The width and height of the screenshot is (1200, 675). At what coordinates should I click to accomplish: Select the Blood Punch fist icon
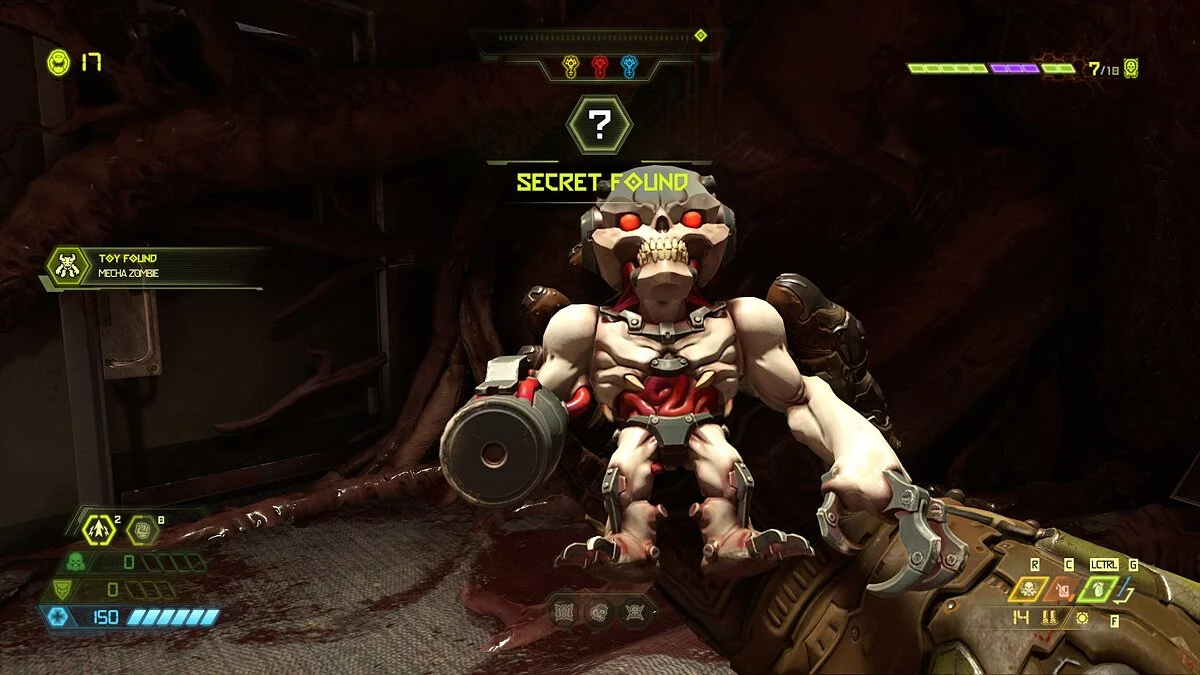[x=144, y=530]
